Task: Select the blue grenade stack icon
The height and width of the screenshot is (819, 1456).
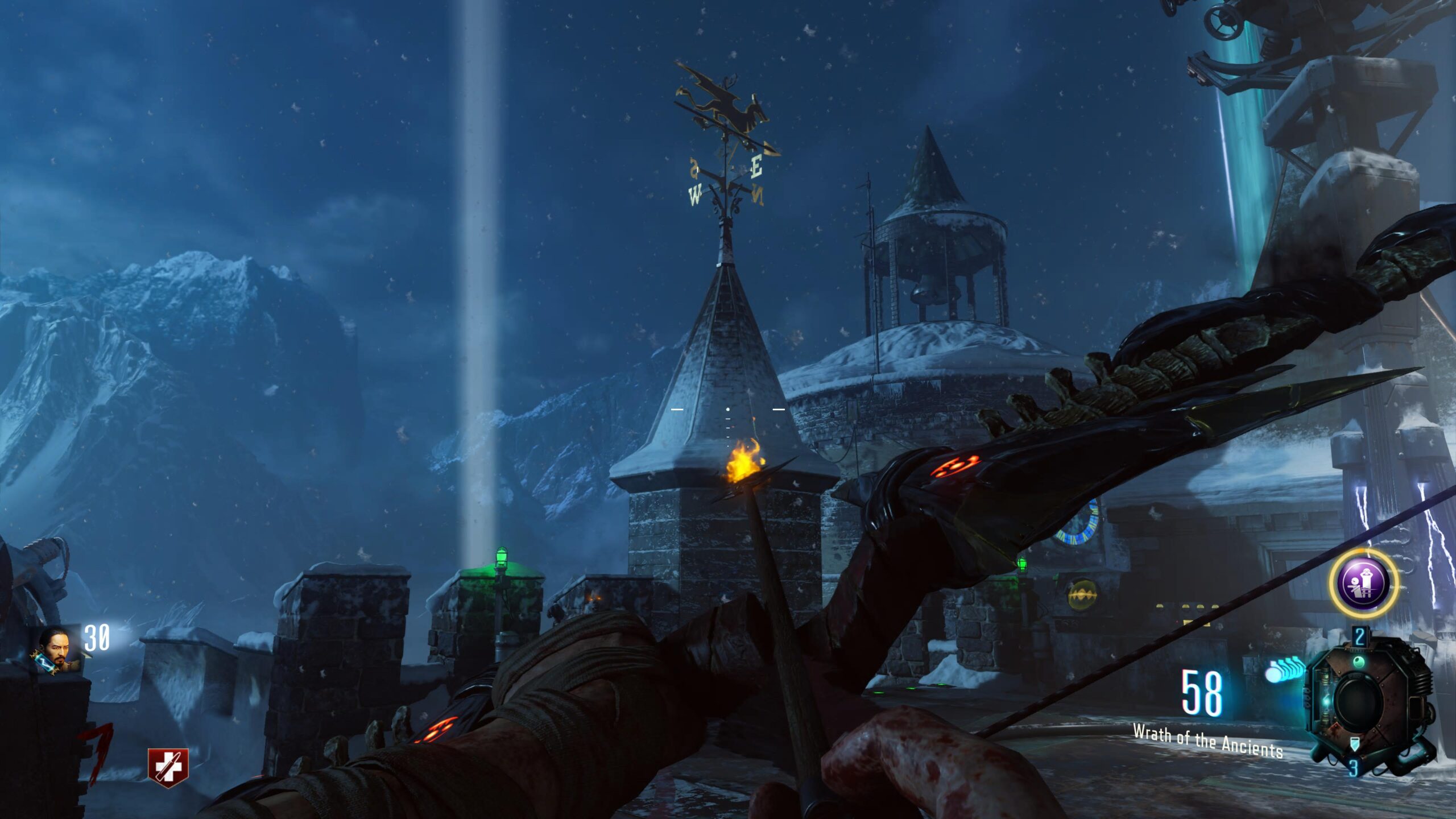Action: [1285, 669]
